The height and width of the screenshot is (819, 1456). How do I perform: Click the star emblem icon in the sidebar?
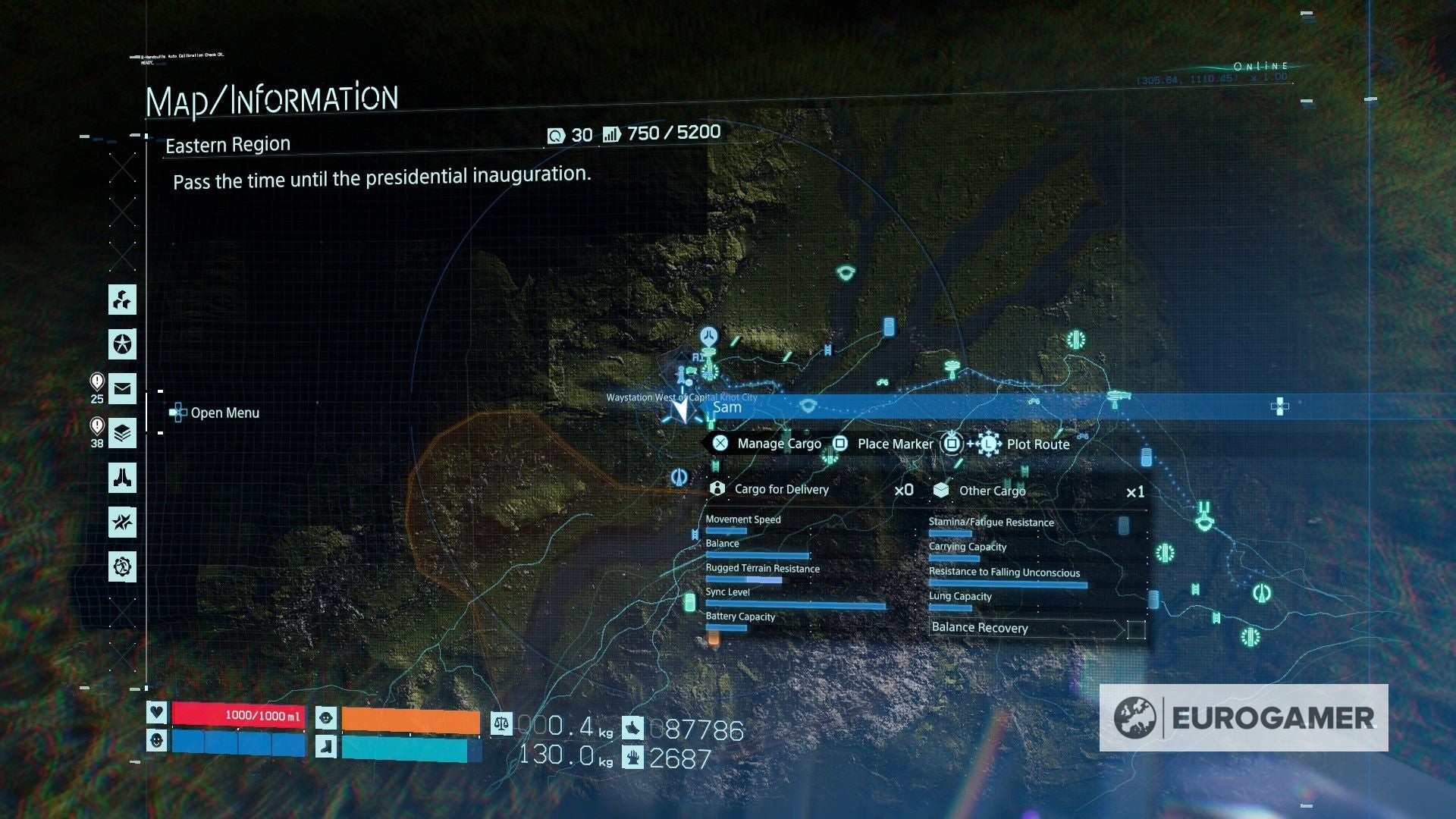[x=122, y=345]
